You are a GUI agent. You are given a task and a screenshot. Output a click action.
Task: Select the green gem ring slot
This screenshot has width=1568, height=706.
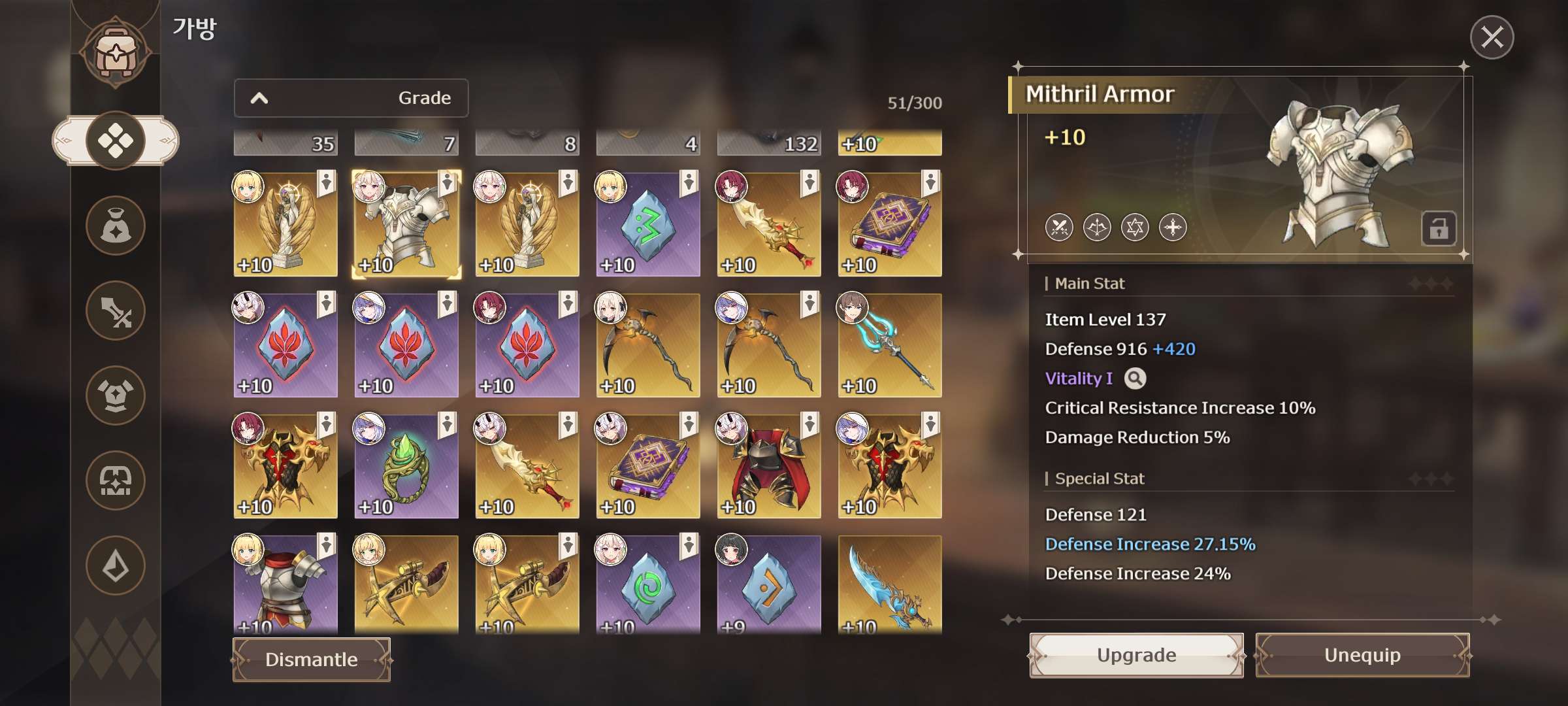pyautogui.click(x=406, y=467)
